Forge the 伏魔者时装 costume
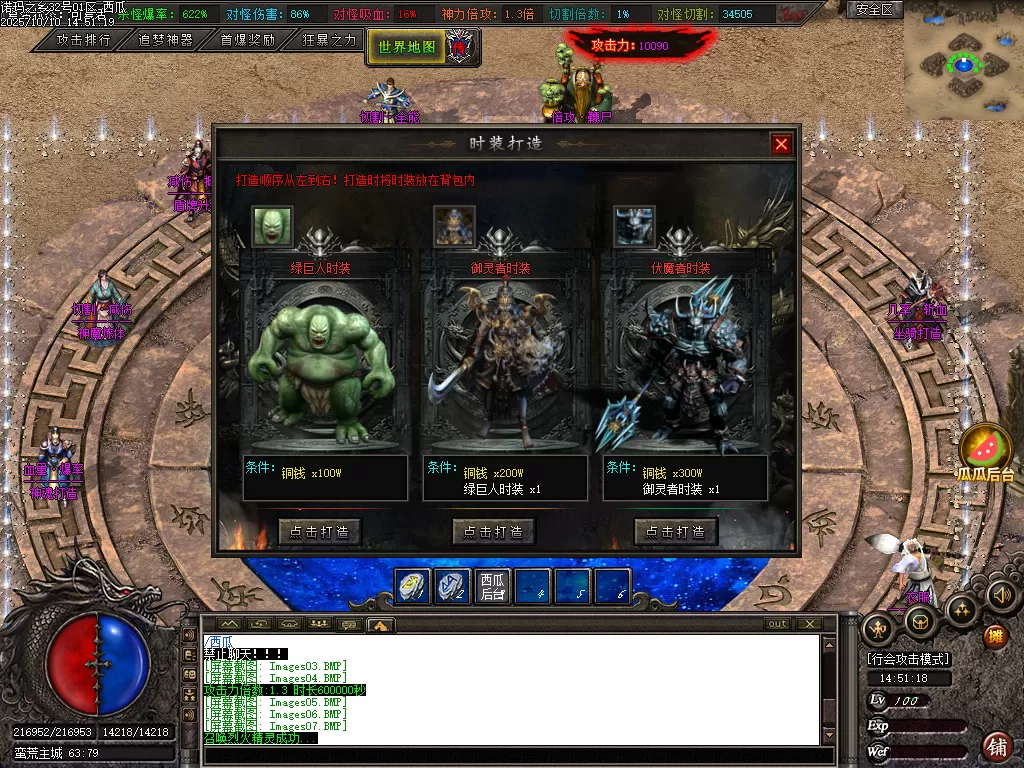1024x768 pixels. point(676,531)
